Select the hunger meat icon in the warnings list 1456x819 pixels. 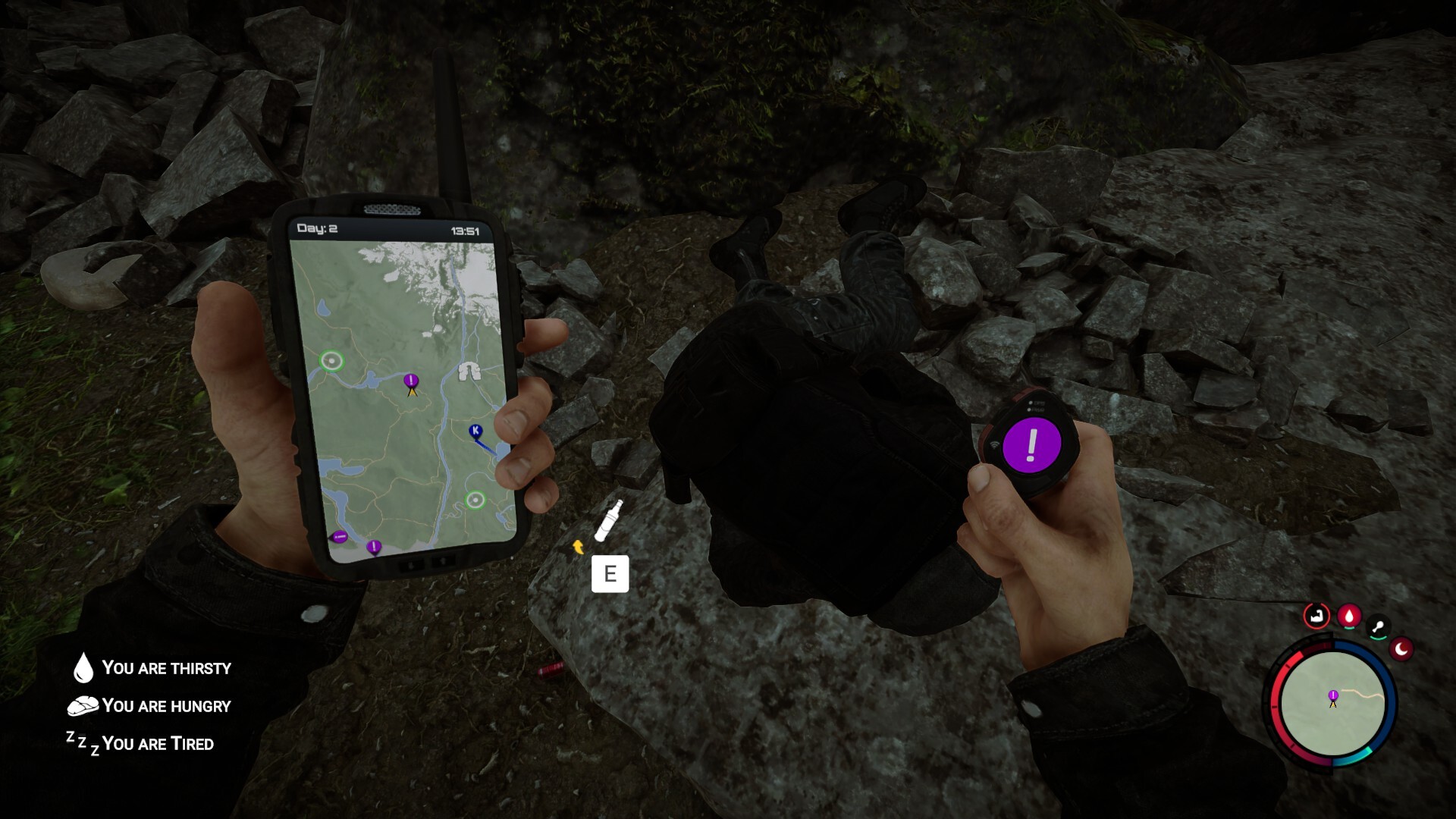point(83,705)
